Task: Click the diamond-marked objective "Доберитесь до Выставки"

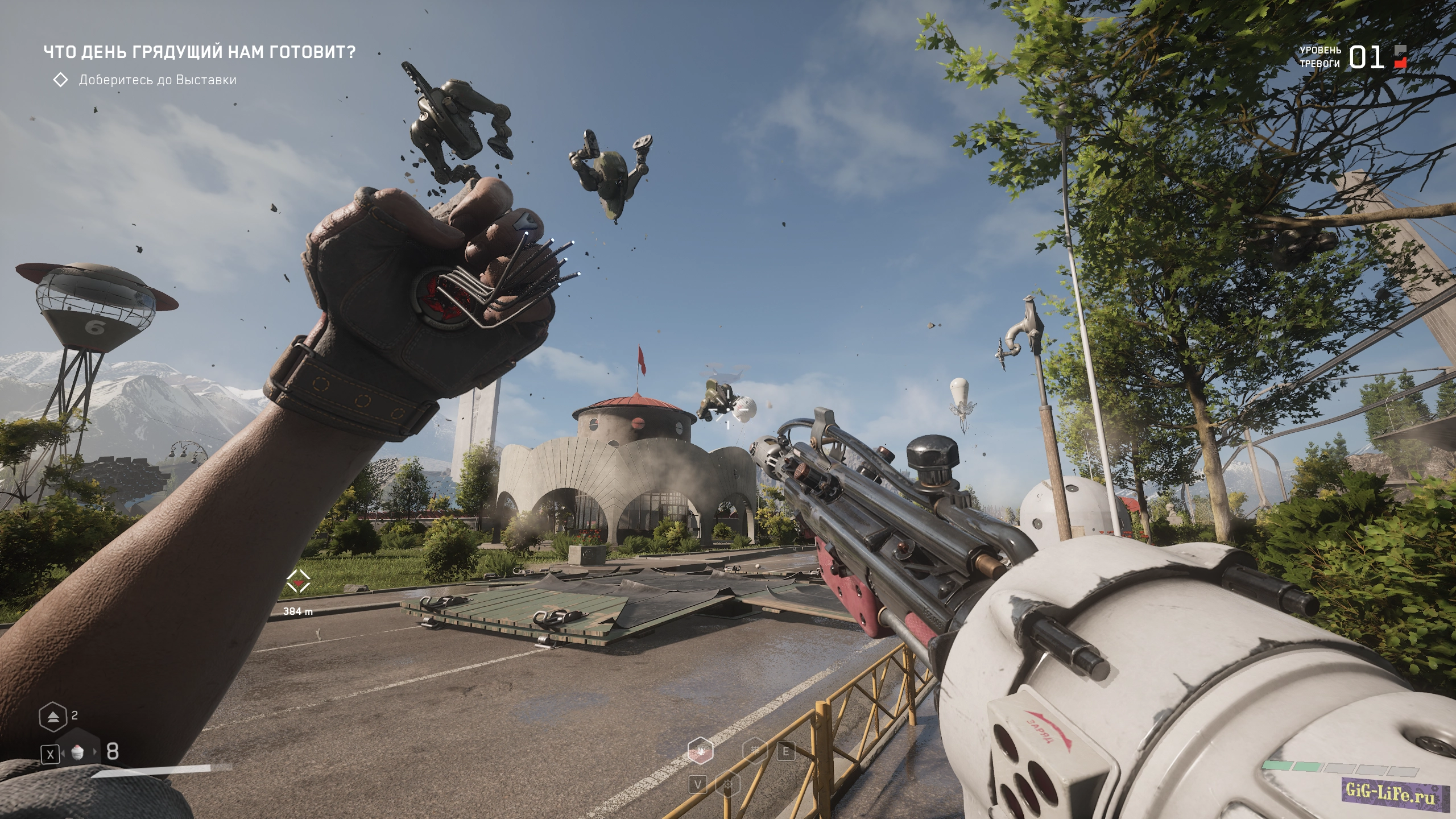Action: pyautogui.click(x=157, y=80)
